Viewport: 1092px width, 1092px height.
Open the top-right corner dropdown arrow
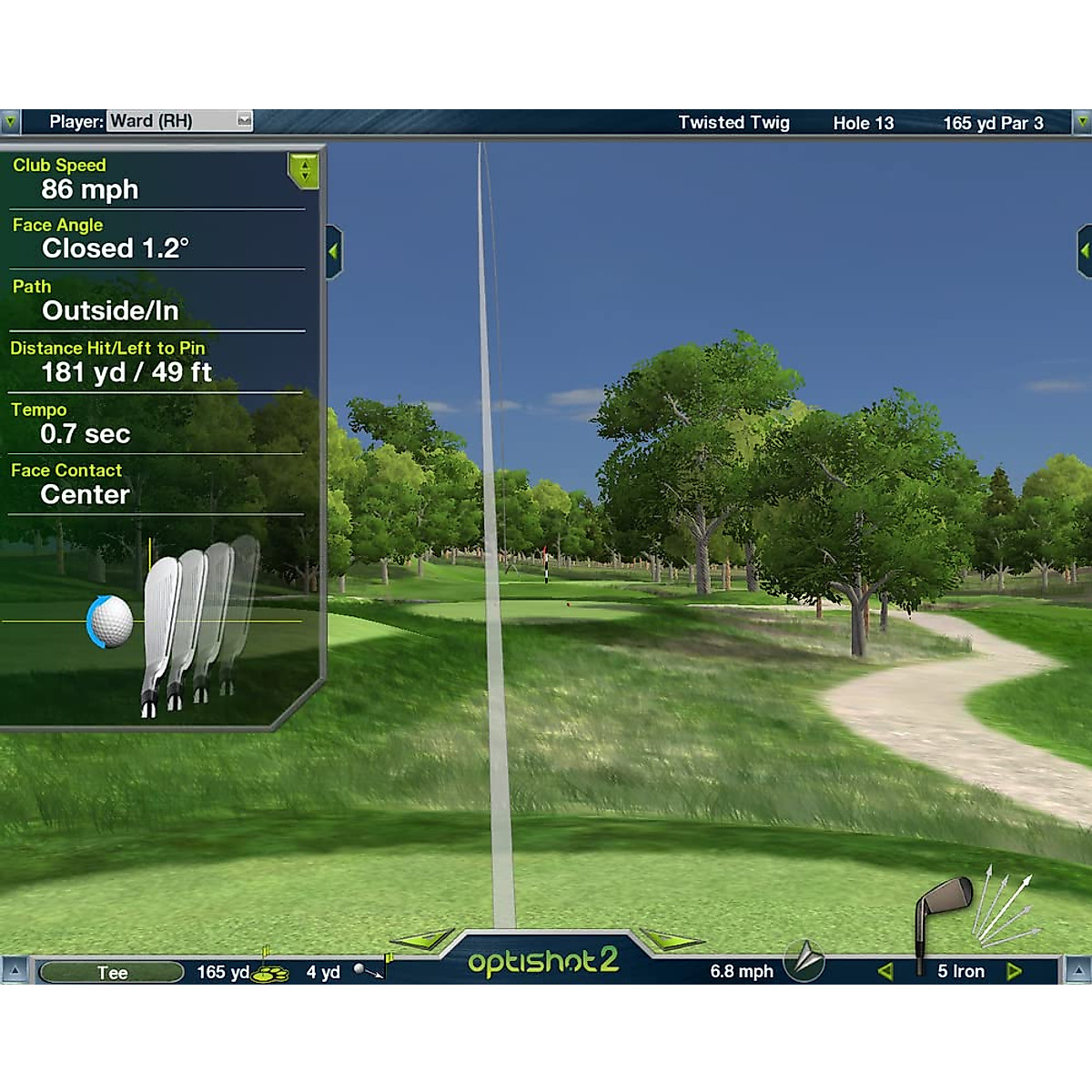[x=1082, y=121]
